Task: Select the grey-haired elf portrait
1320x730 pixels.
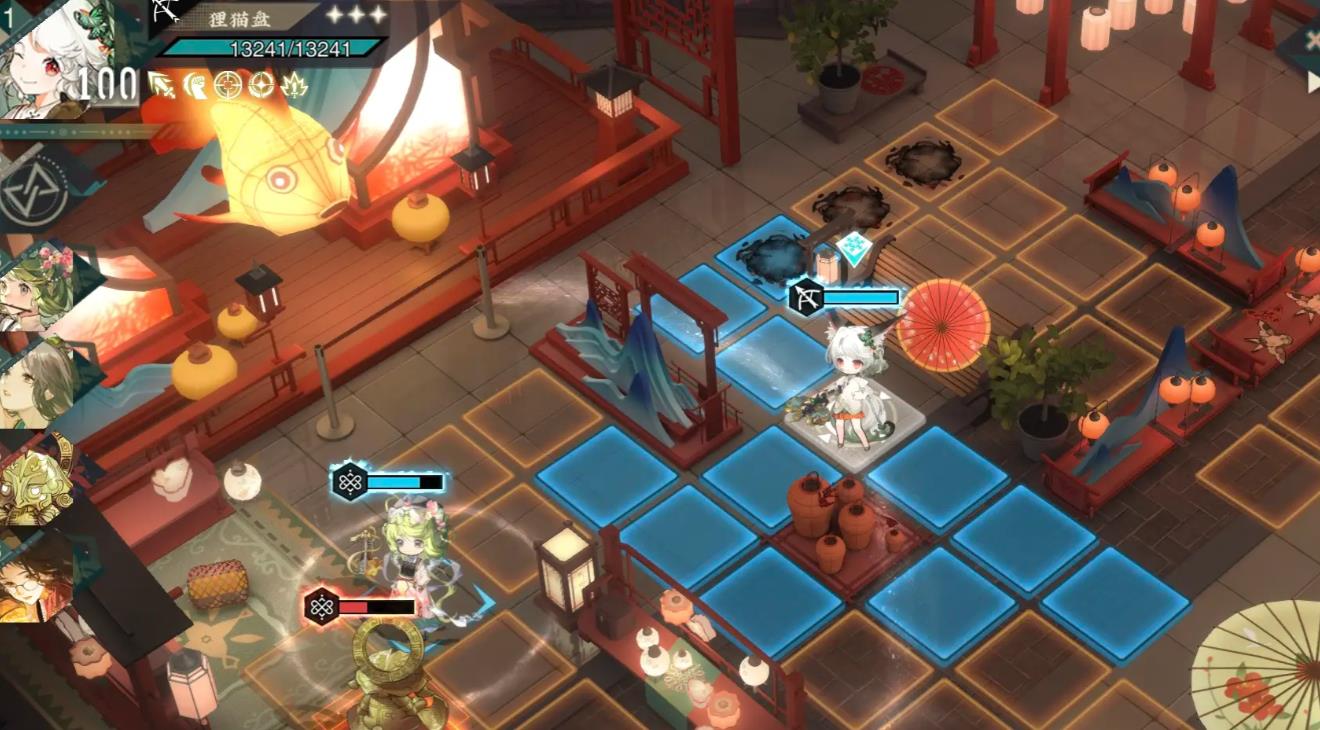Action: click(38, 383)
